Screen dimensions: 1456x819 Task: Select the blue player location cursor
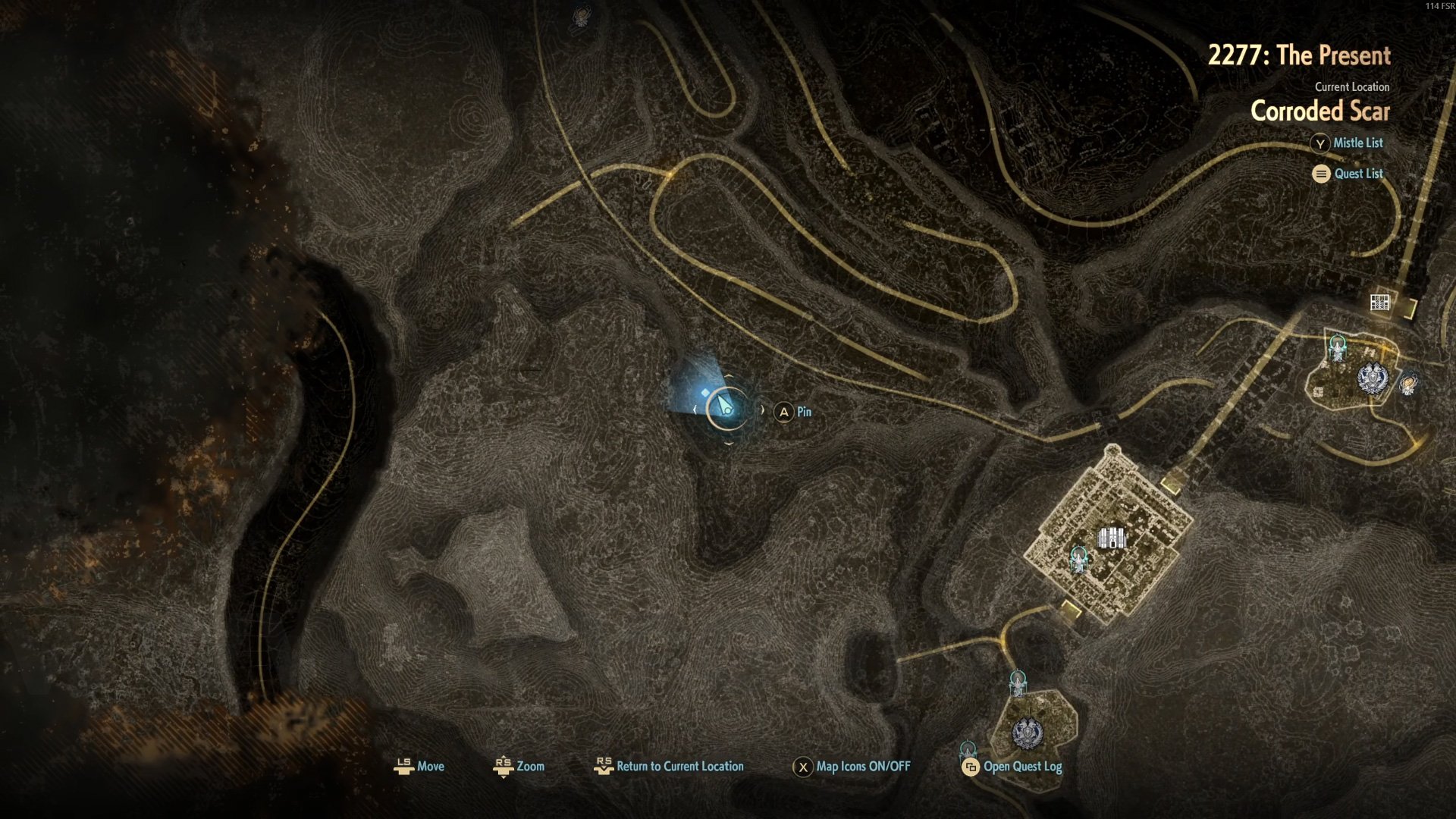tap(726, 409)
